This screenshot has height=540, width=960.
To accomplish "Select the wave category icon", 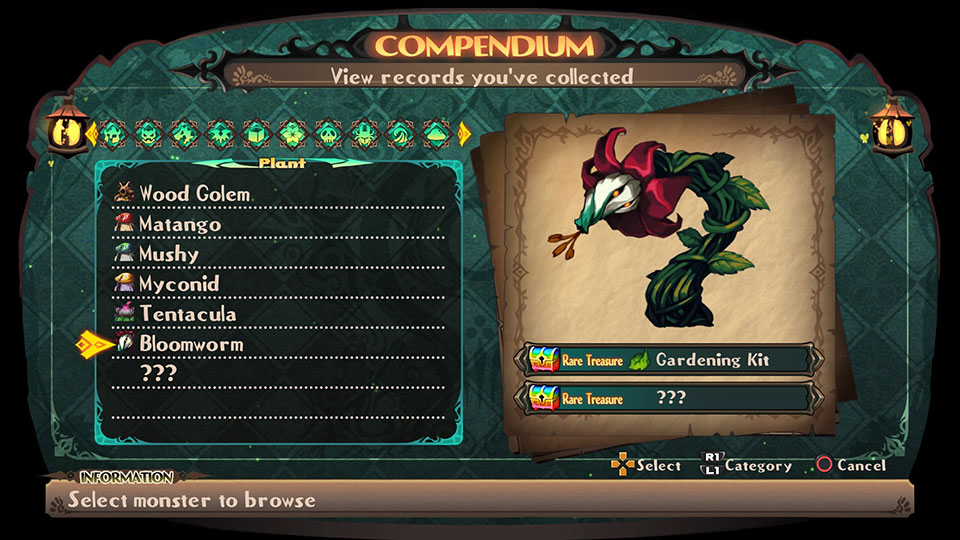I will pyautogui.click(x=399, y=132).
